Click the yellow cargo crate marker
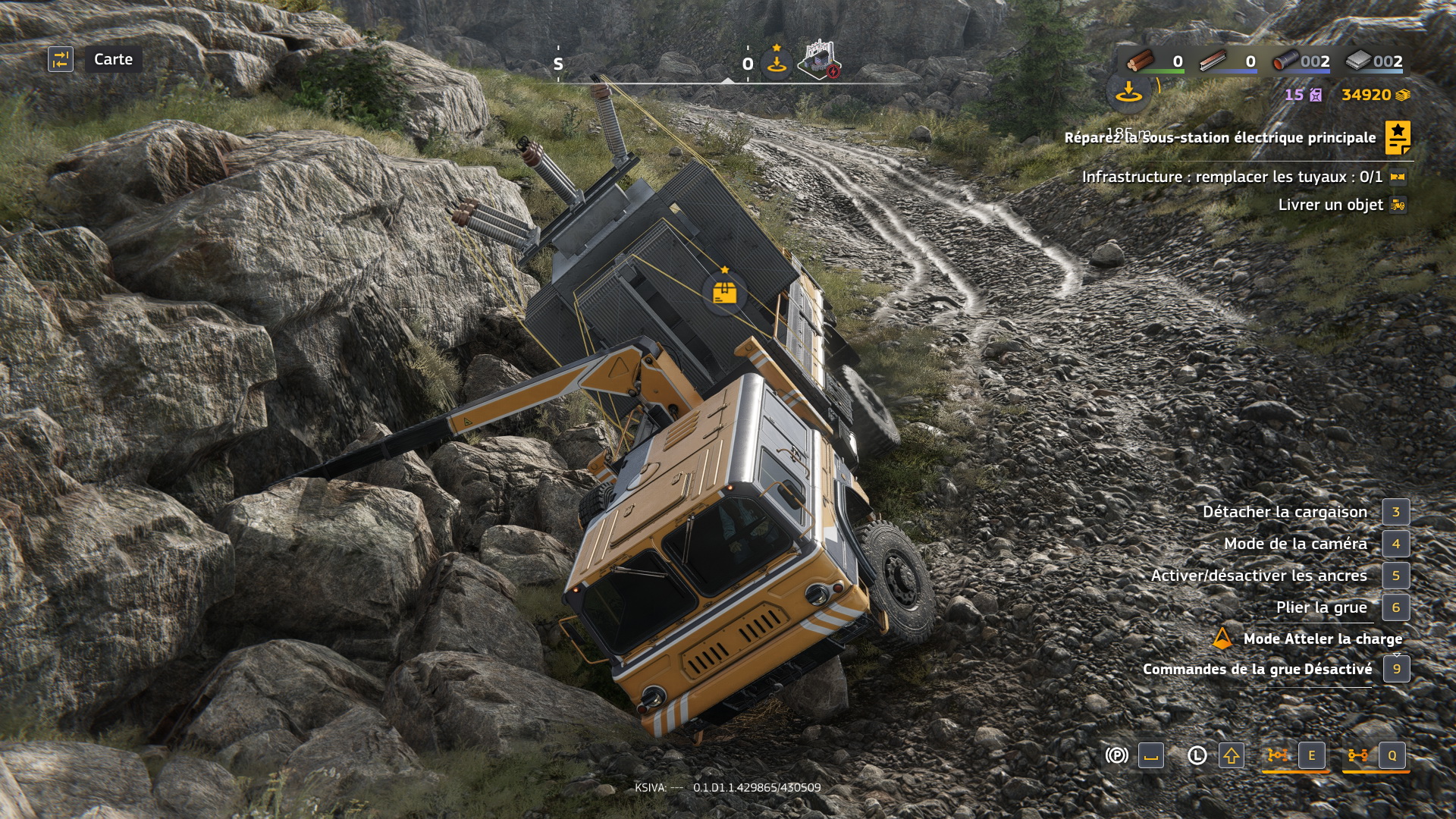This screenshot has width=1456, height=819. pyautogui.click(x=725, y=292)
